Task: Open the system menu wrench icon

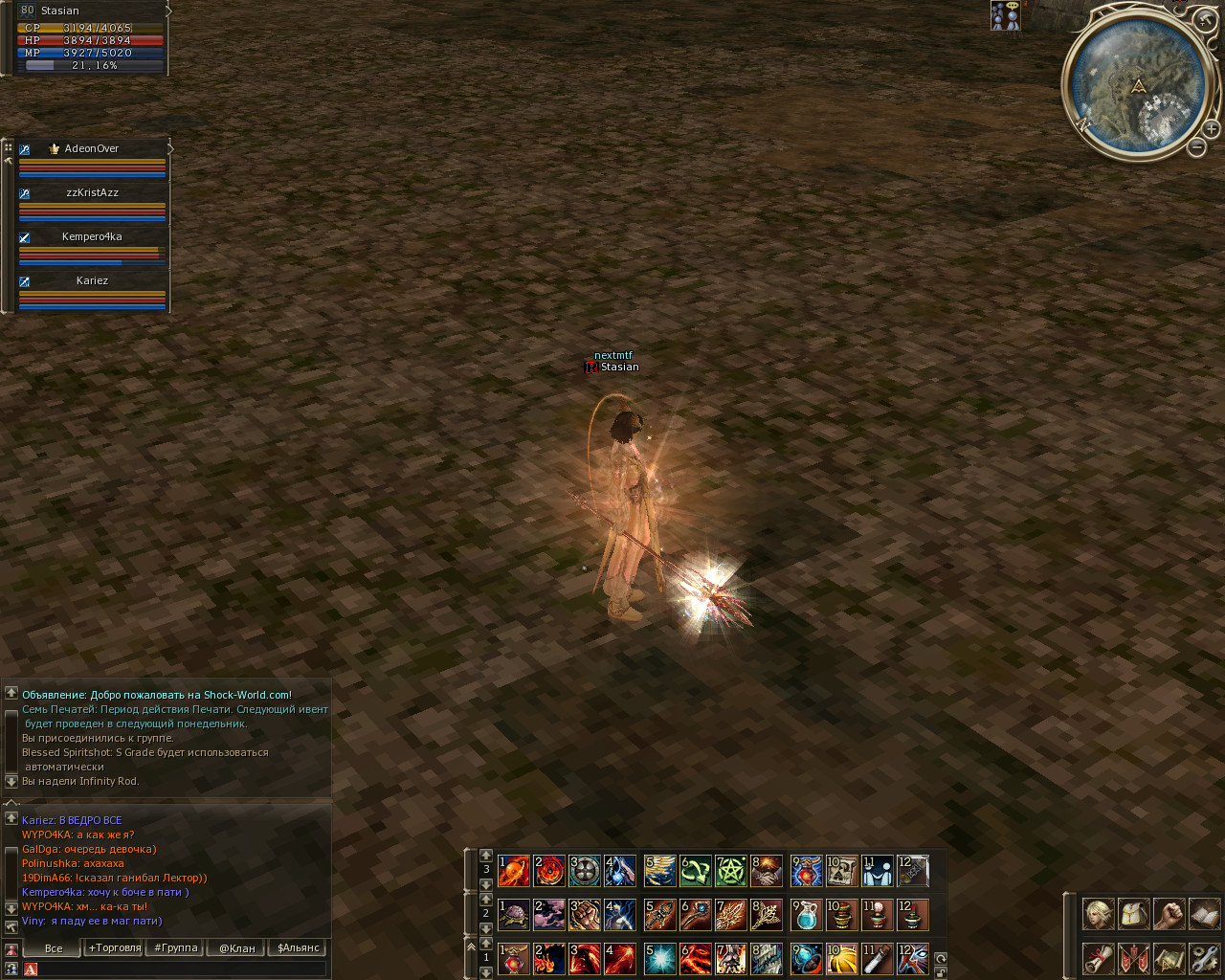Action: [x=1204, y=957]
